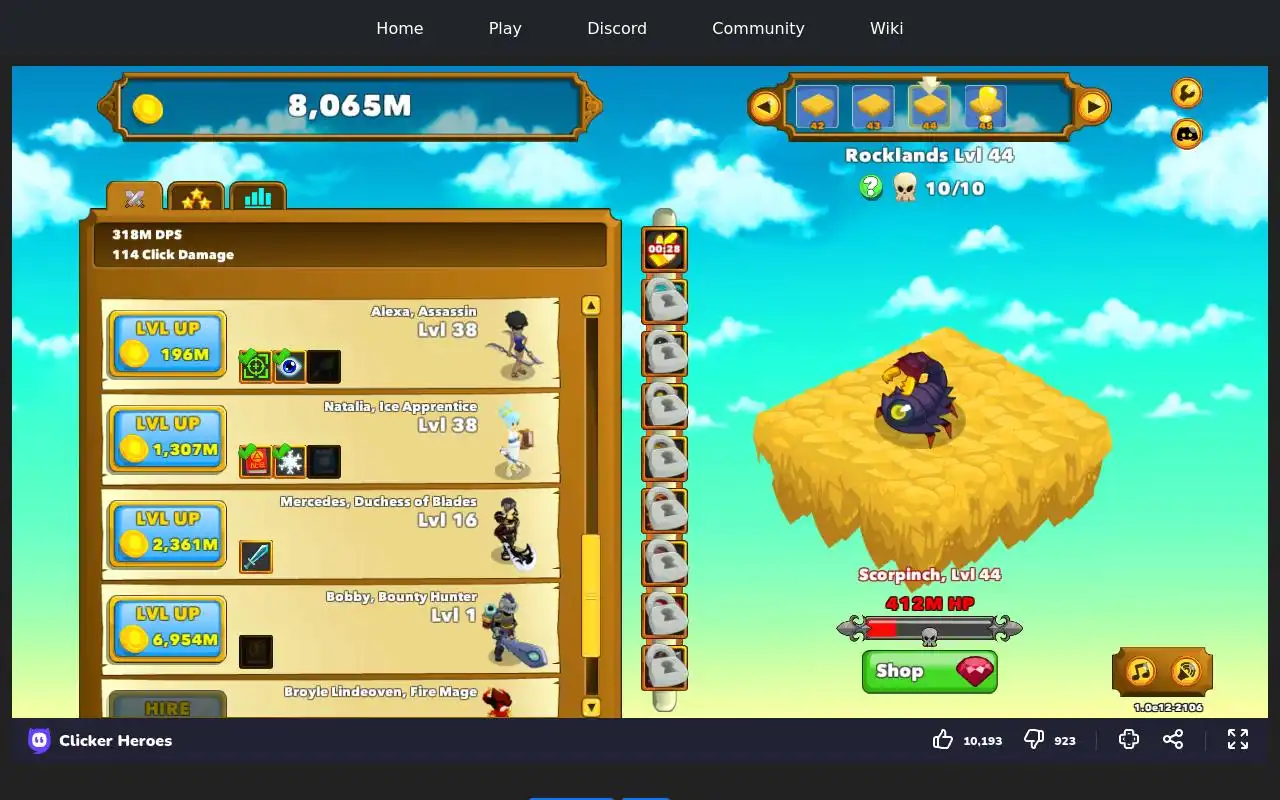Image resolution: width=1280 pixels, height=800 pixels.
Task: Click the in-game Discord icon
Action: [1186, 133]
